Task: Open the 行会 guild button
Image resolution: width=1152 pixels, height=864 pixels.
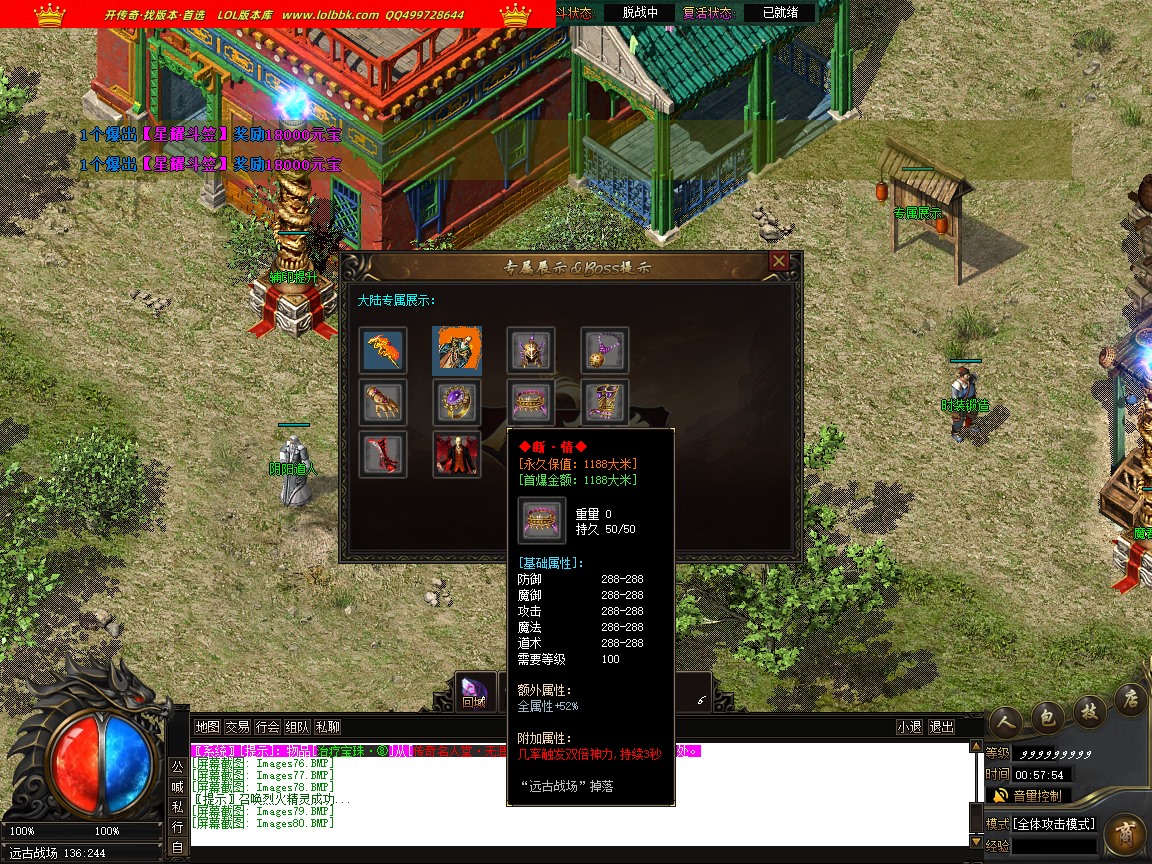Action: coord(267,727)
